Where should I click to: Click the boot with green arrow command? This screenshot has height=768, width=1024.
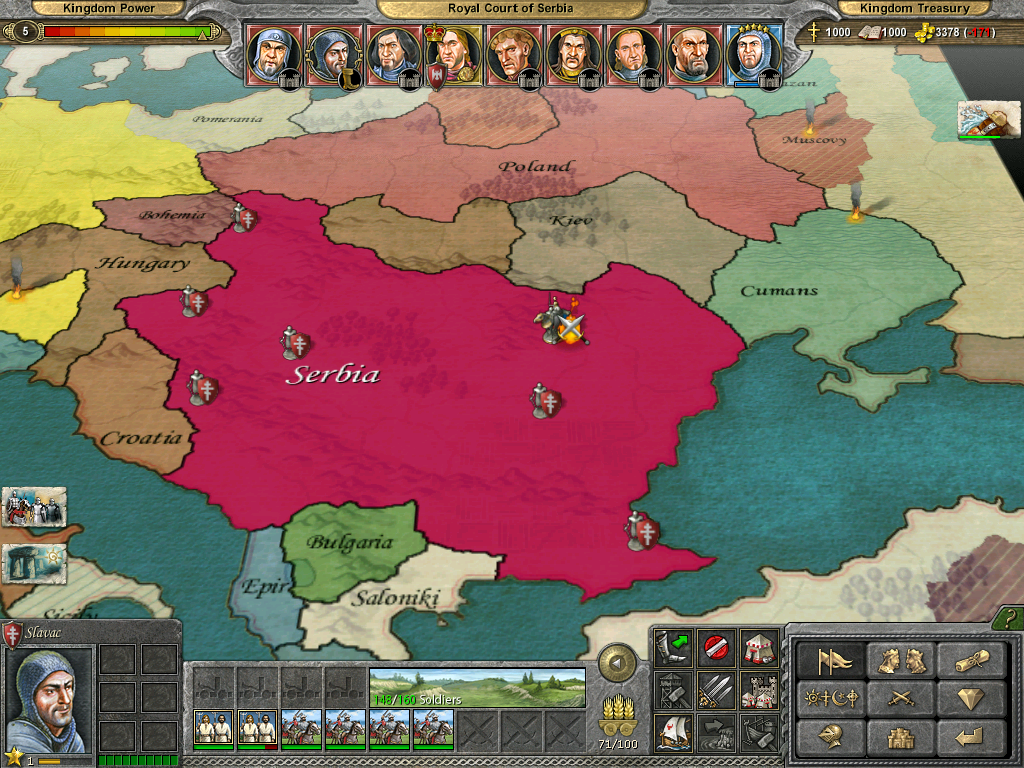672,648
